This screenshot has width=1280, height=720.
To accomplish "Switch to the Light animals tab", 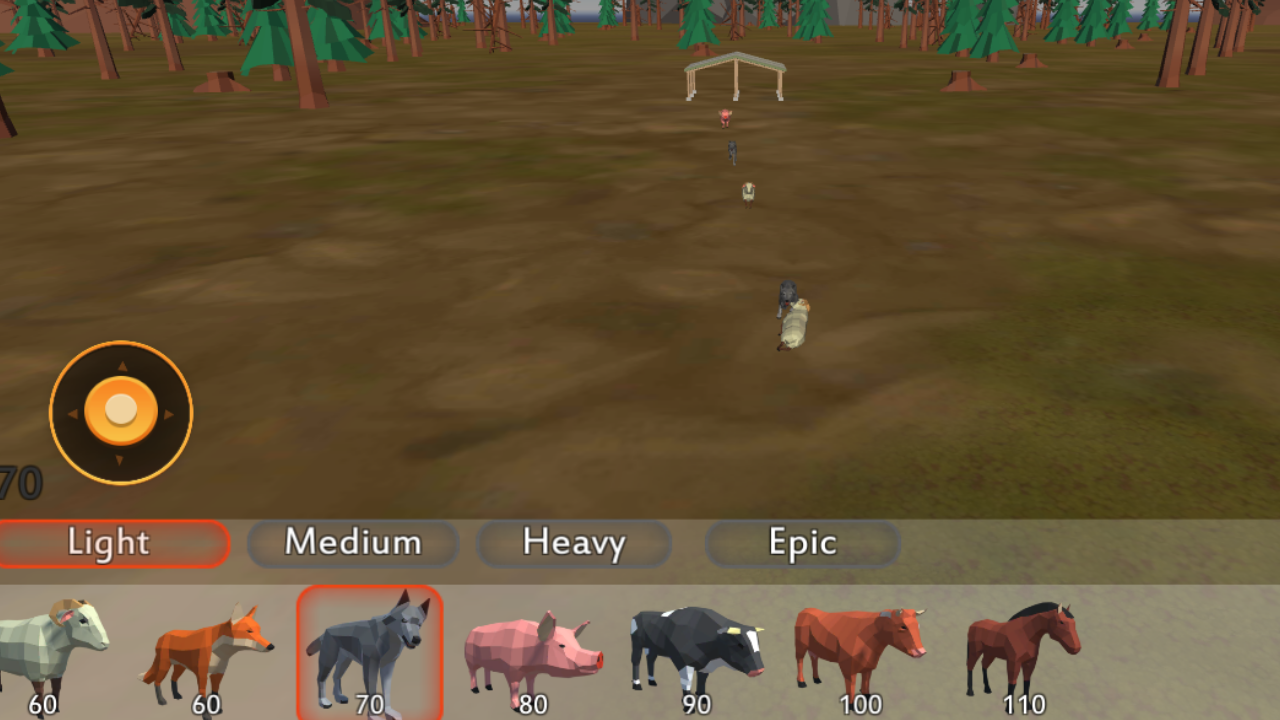I will point(110,543).
